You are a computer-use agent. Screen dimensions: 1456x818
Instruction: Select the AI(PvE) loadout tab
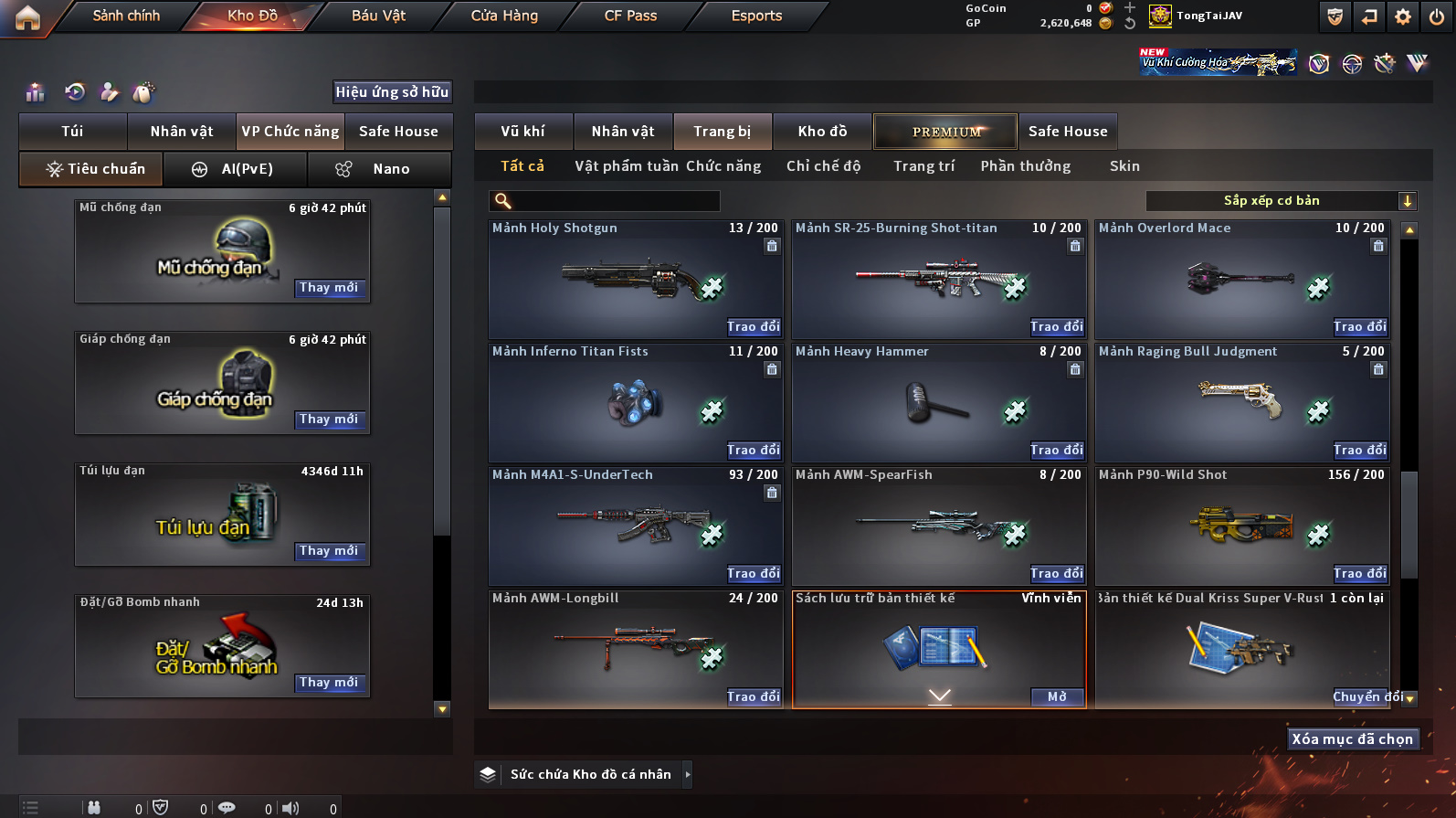point(235,169)
